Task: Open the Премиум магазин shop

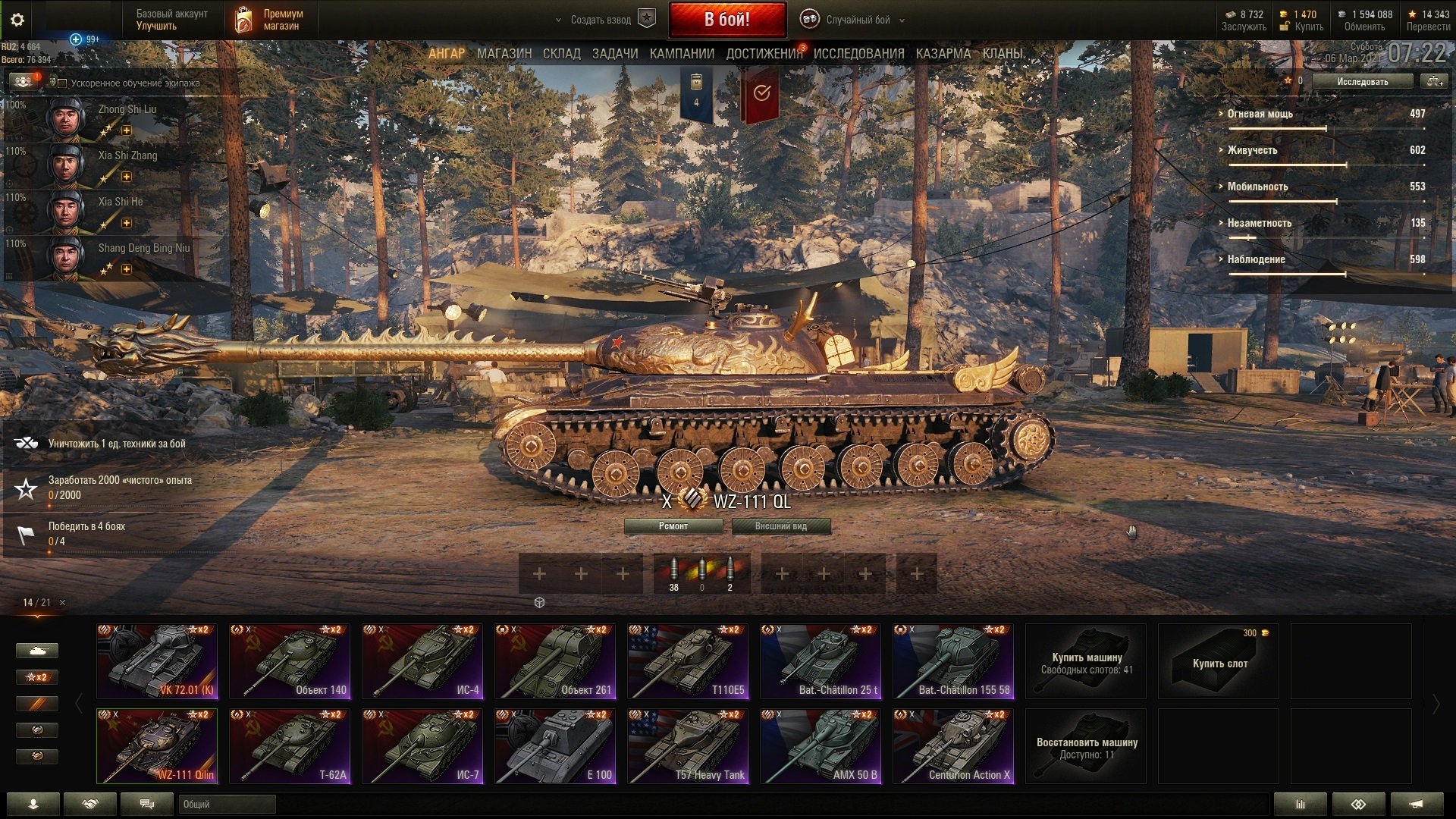Action: coord(270,20)
